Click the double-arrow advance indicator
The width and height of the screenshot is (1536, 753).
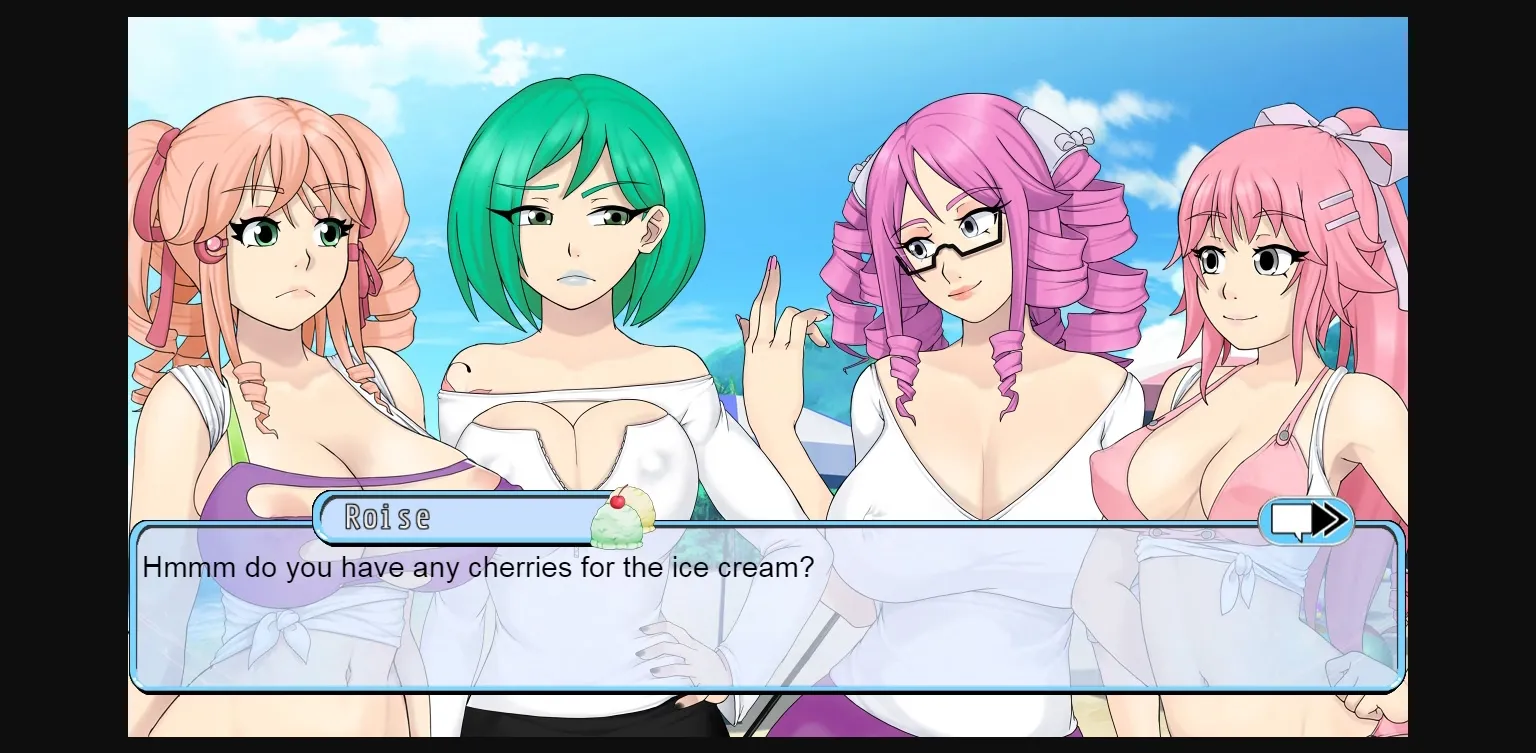click(x=1330, y=519)
